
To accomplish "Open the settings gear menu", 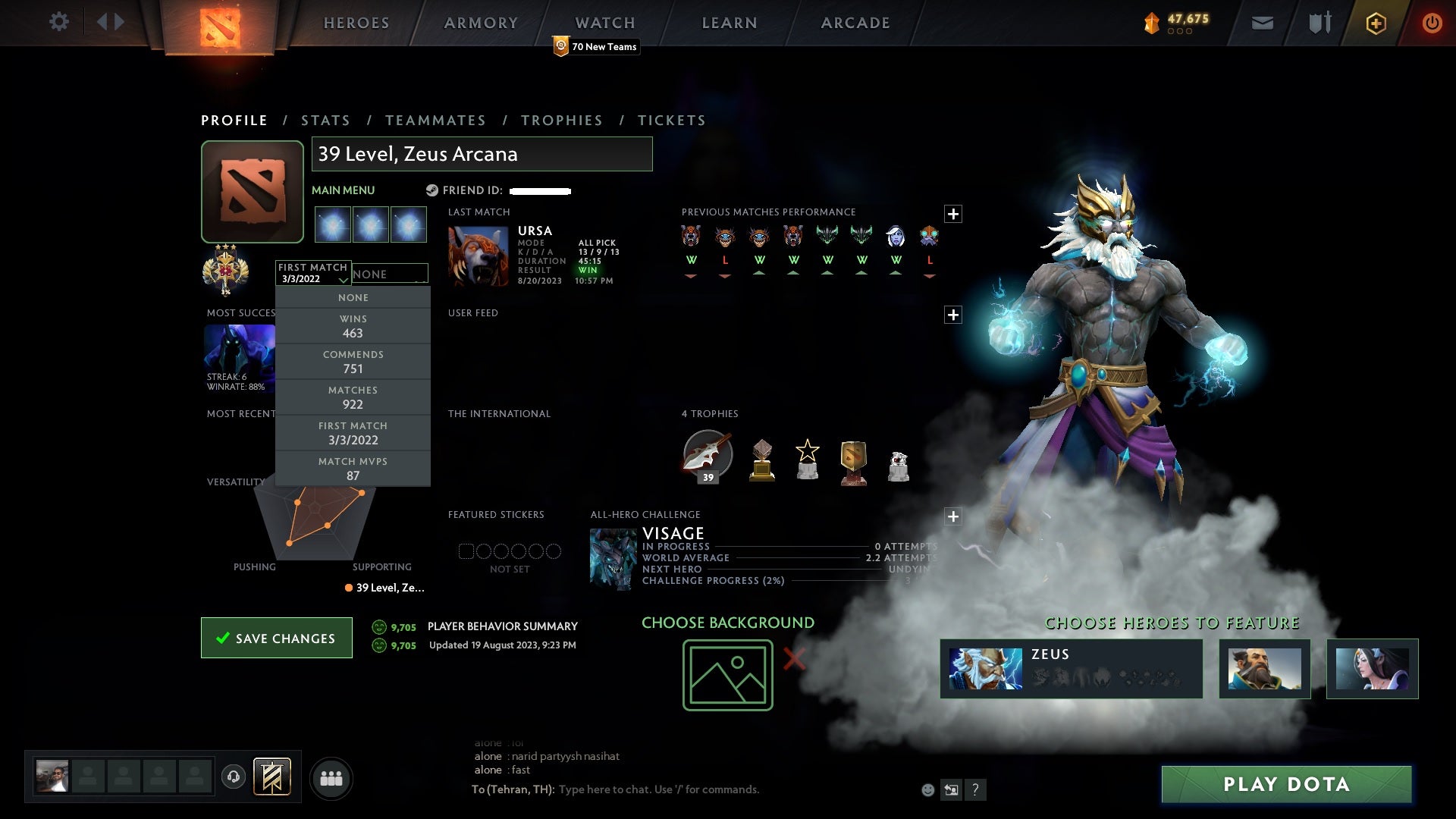I will [x=59, y=22].
